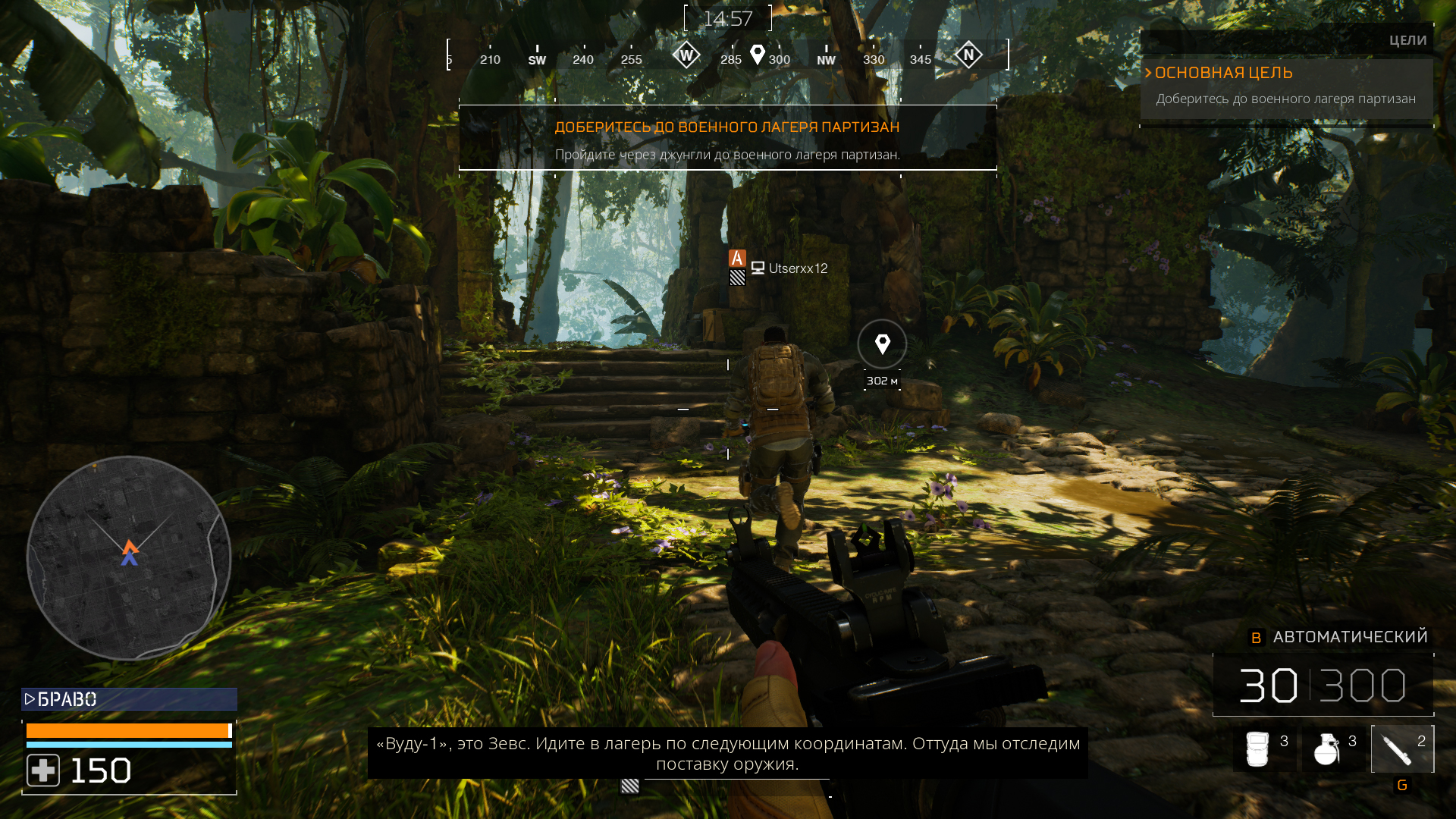Select the W marker on the compass

pos(686,55)
